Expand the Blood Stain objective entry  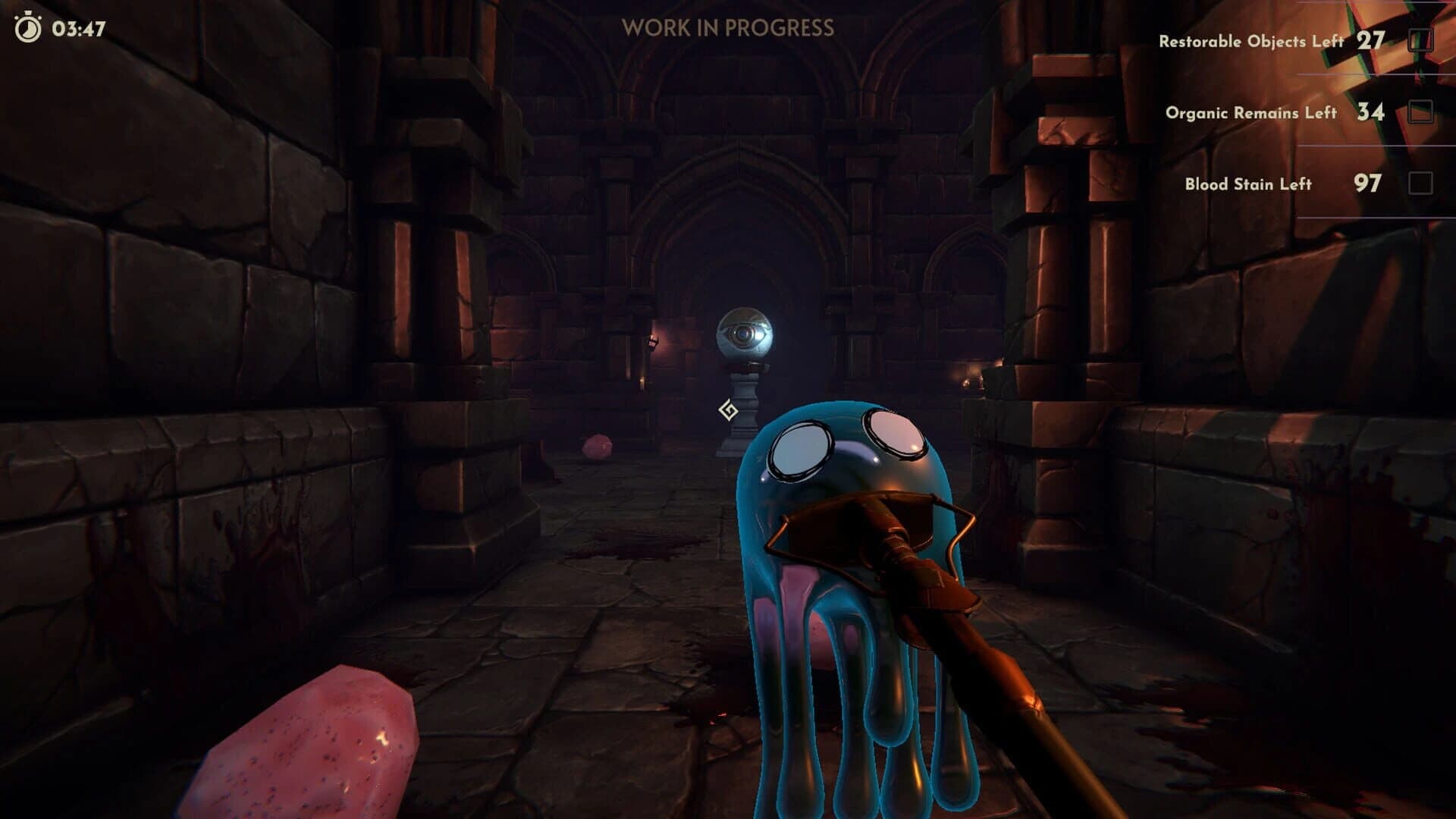[x=1247, y=184]
